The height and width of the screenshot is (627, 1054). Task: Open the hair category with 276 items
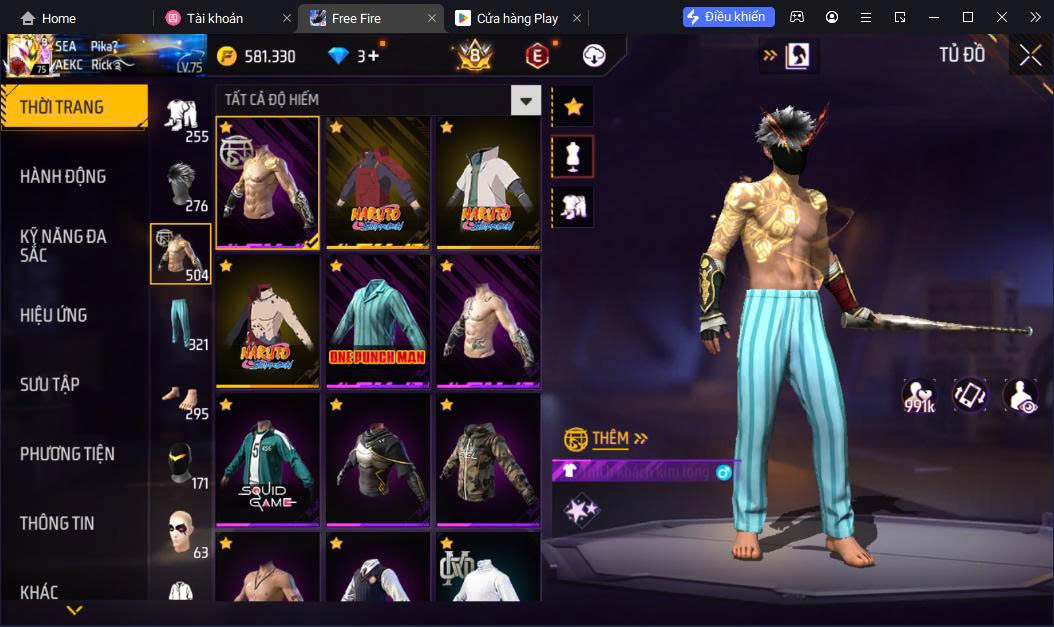tap(181, 185)
